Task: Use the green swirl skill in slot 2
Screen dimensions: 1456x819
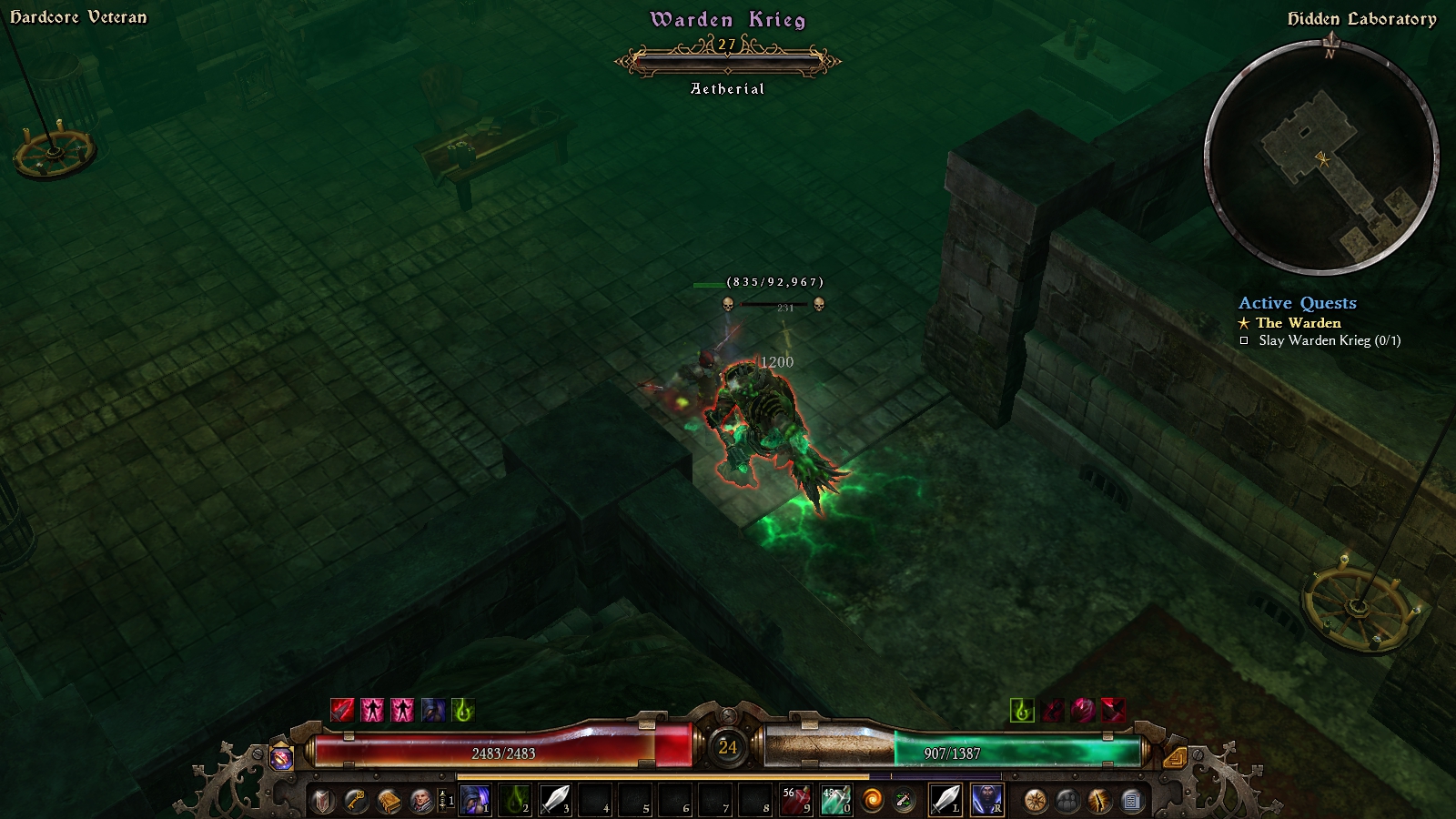Action: pos(515,800)
